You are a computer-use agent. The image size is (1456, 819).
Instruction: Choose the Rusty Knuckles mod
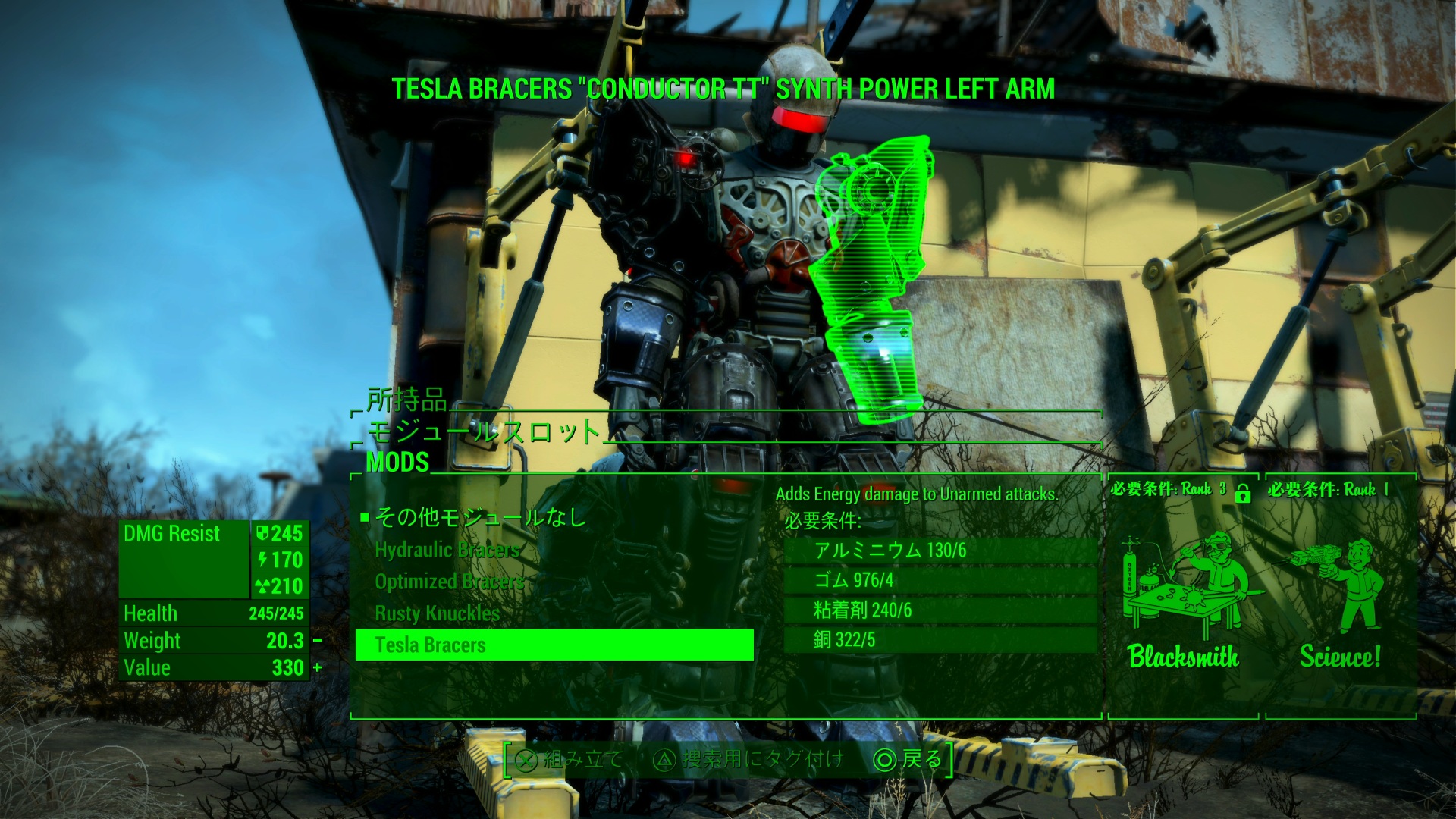coord(438,613)
